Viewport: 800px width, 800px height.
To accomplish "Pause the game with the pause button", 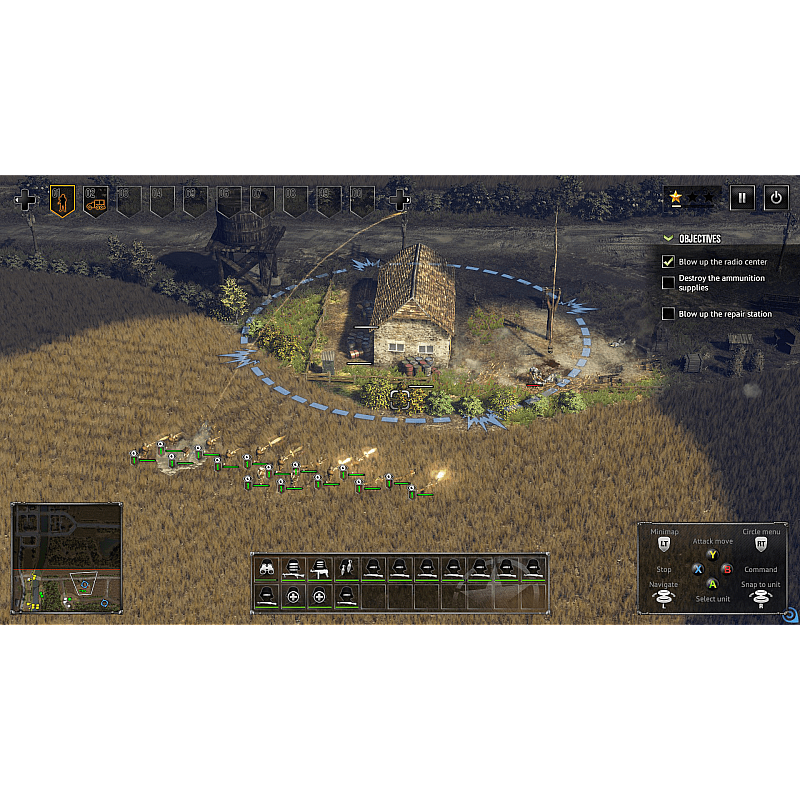I will point(742,198).
